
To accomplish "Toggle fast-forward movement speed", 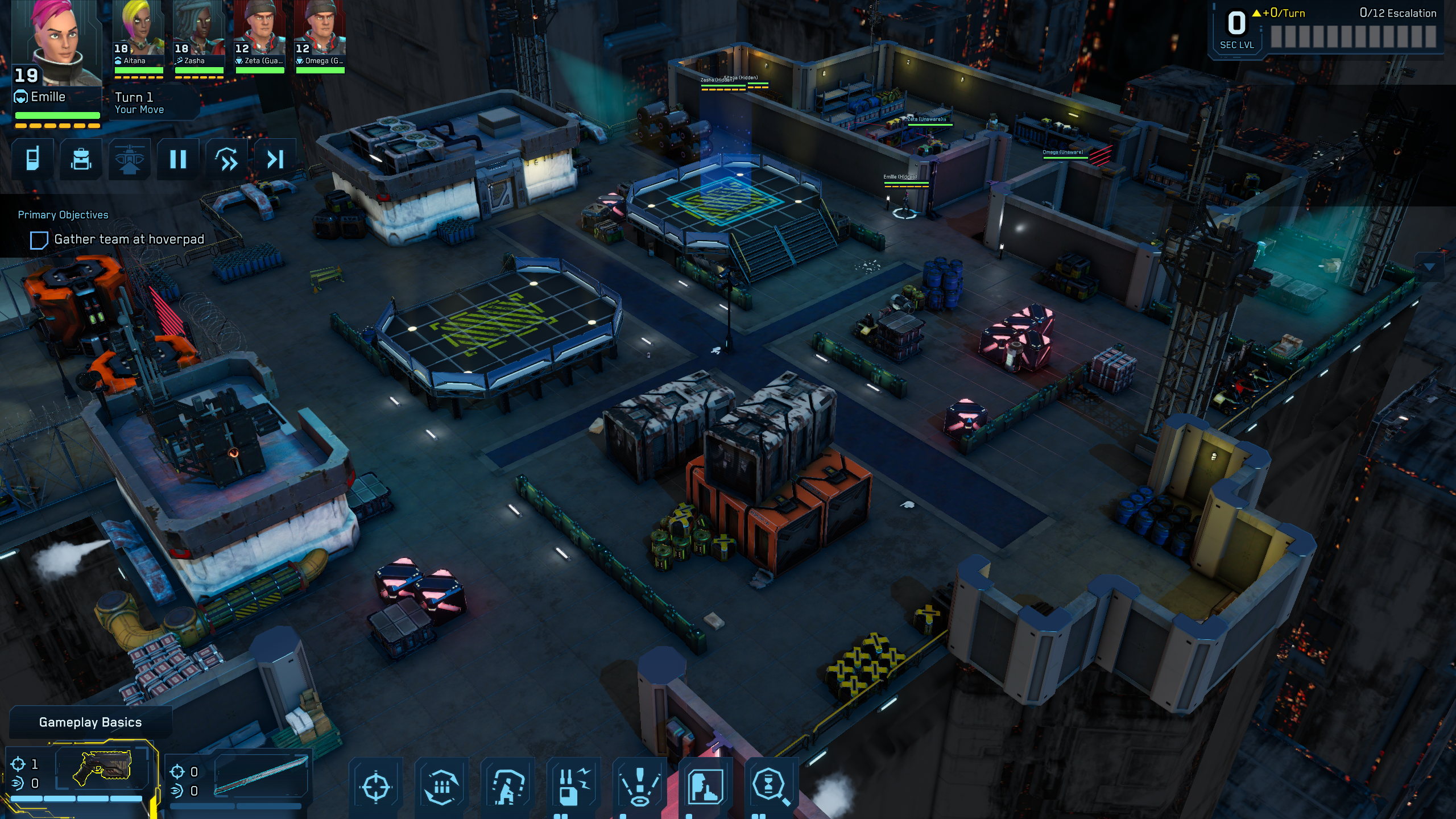I will (227, 159).
